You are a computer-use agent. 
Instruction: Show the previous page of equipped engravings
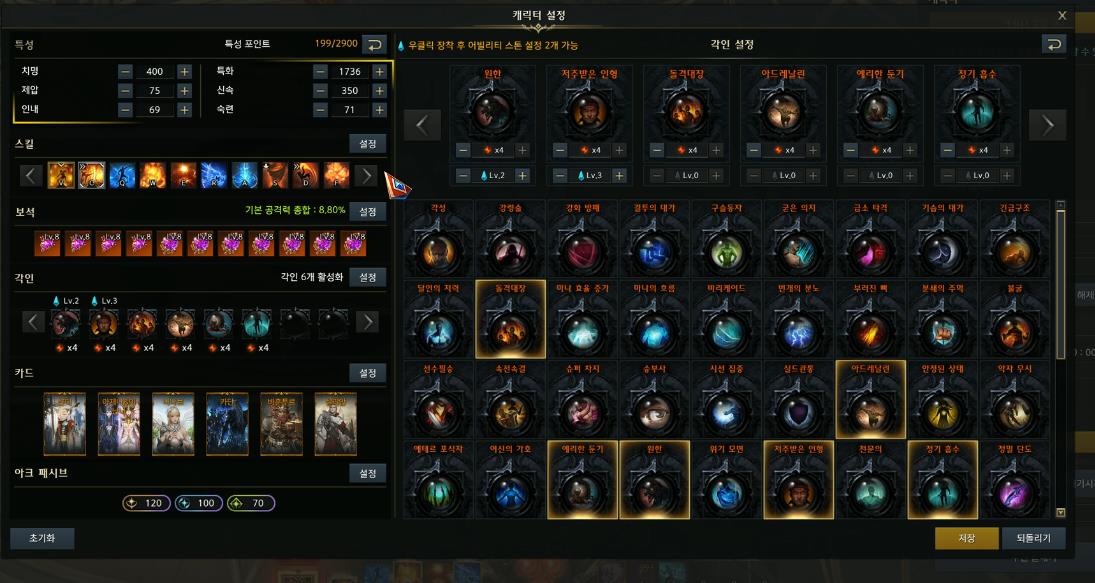click(x=422, y=125)
